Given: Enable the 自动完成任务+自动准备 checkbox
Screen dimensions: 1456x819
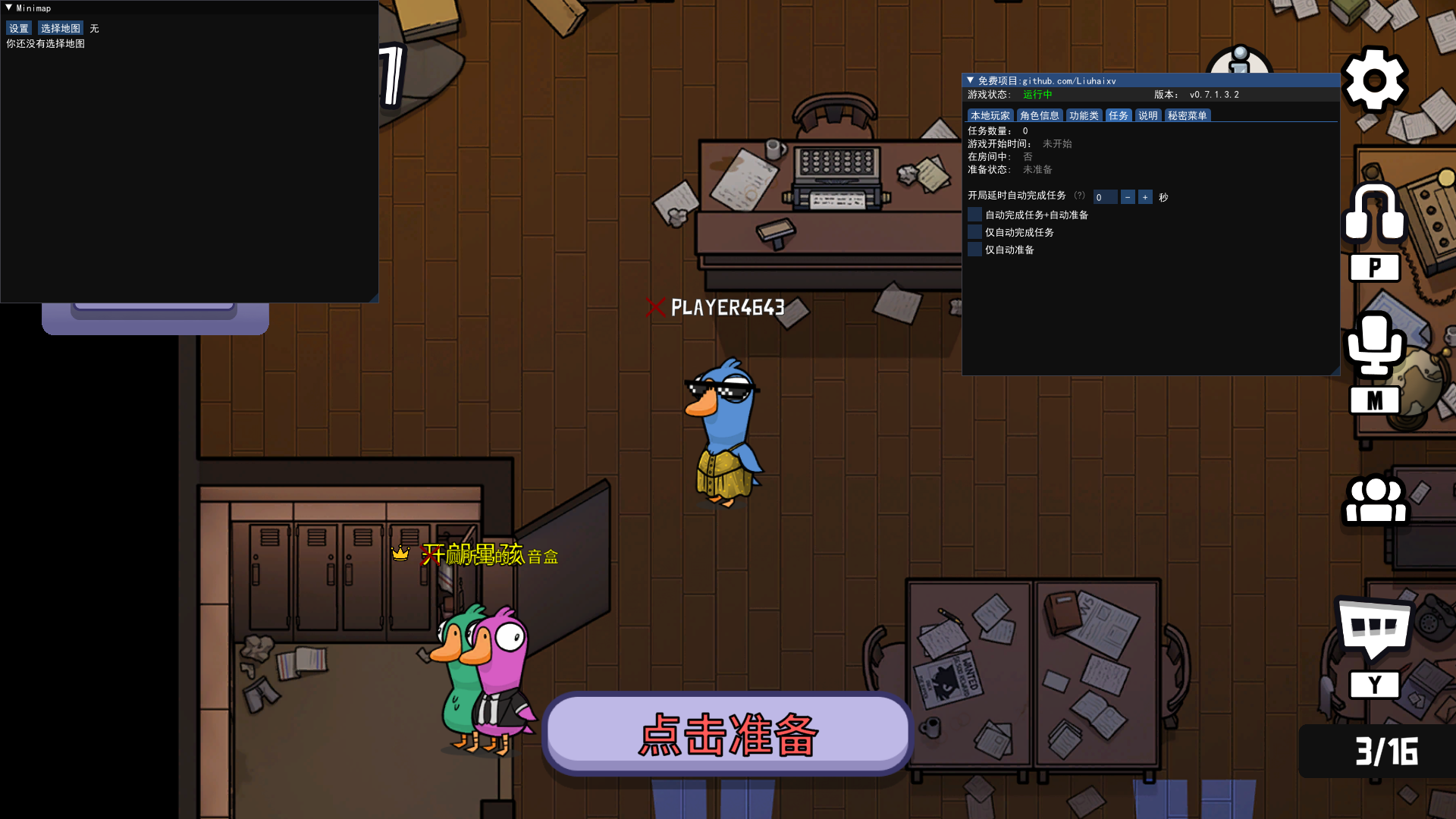Looking at the screenshot, I should tap(974, 214).
